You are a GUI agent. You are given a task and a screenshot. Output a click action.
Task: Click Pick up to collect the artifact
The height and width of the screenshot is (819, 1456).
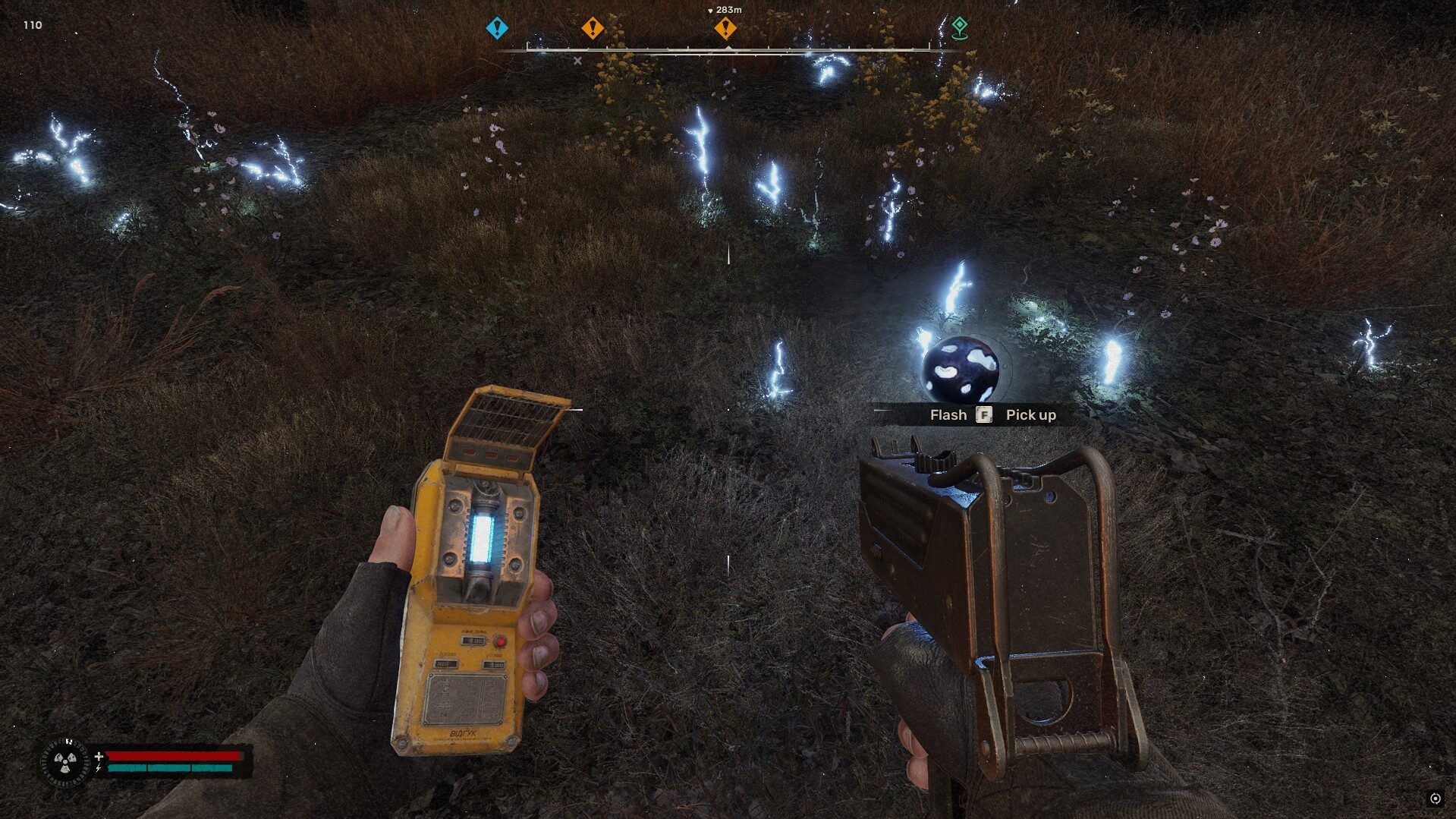click(1032, 414)
